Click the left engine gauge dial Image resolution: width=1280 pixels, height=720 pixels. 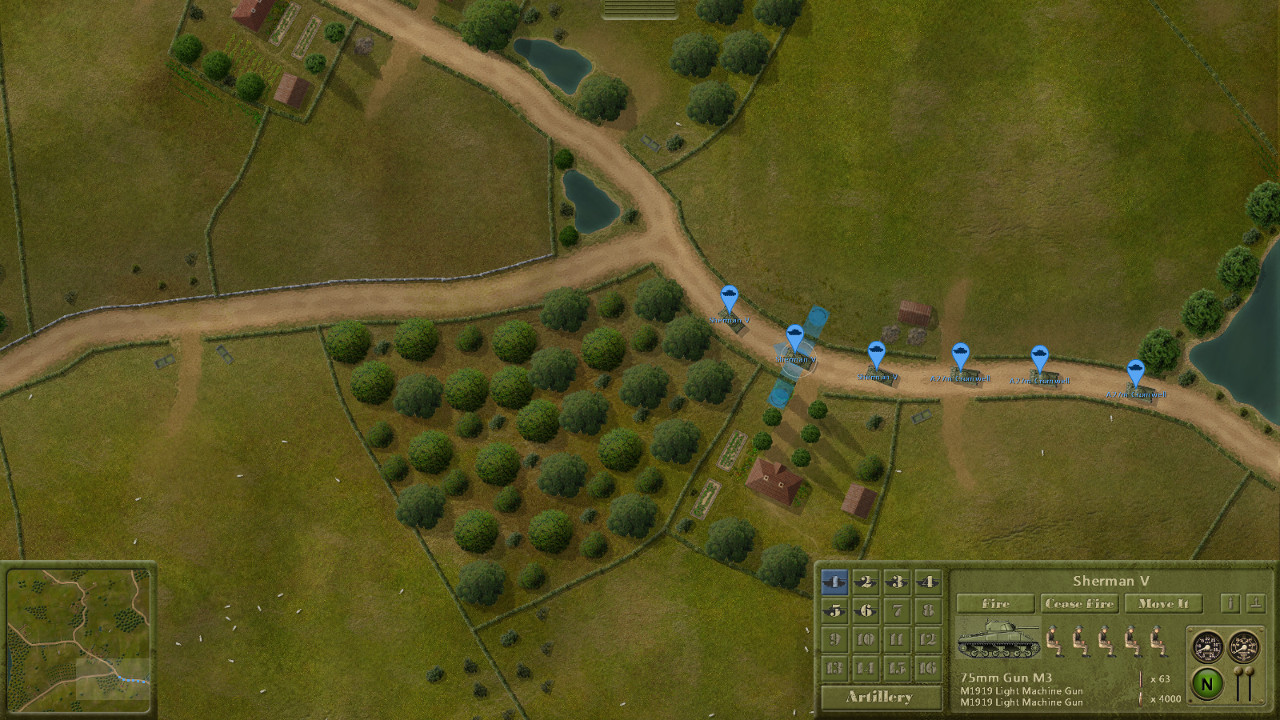point(1206,646)
